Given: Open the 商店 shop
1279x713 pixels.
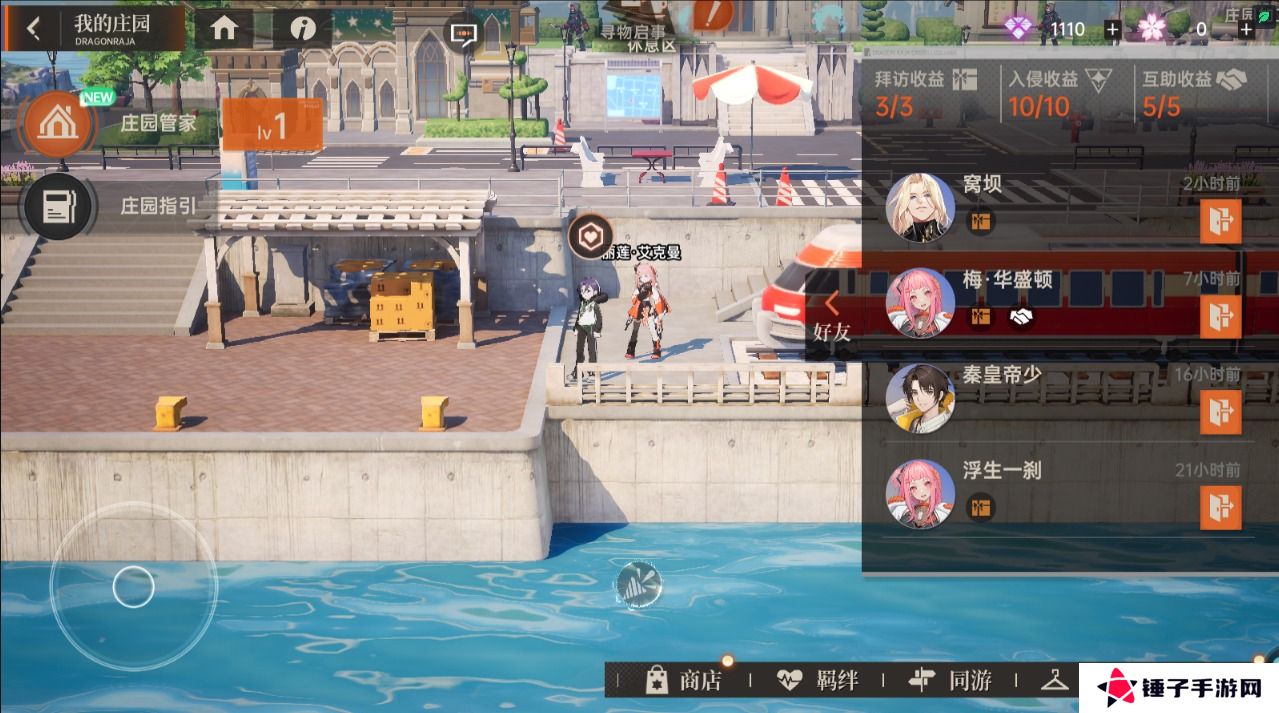Looking at the screenshot, I should [684, 681].
